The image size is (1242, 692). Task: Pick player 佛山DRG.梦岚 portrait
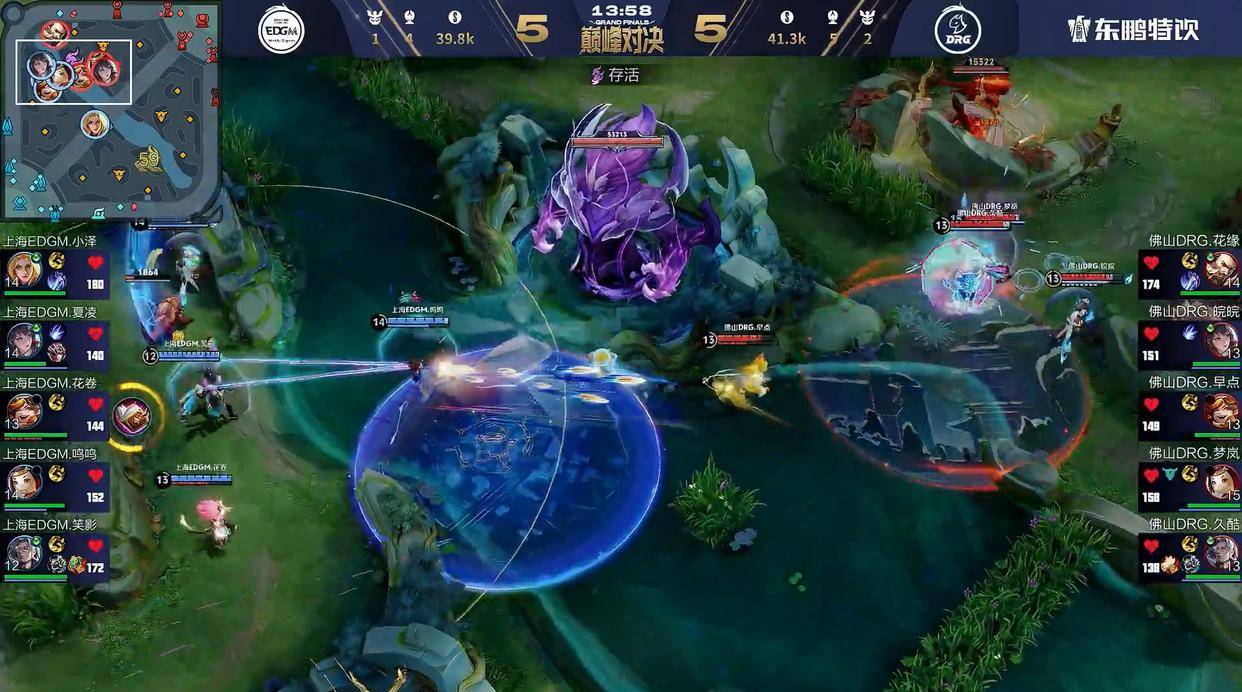[1220, 482]
